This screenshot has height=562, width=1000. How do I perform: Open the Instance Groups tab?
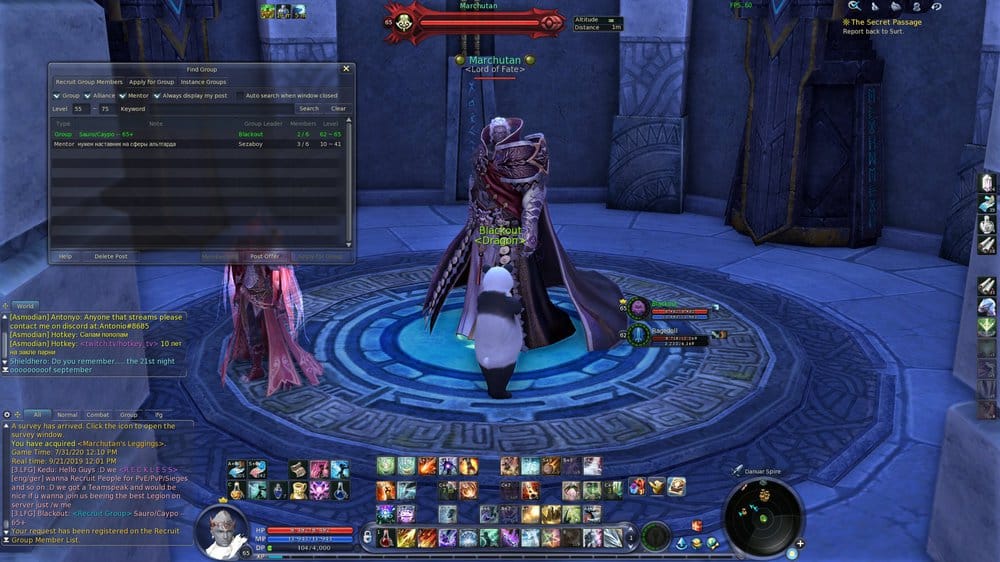(x=203, y=82)
